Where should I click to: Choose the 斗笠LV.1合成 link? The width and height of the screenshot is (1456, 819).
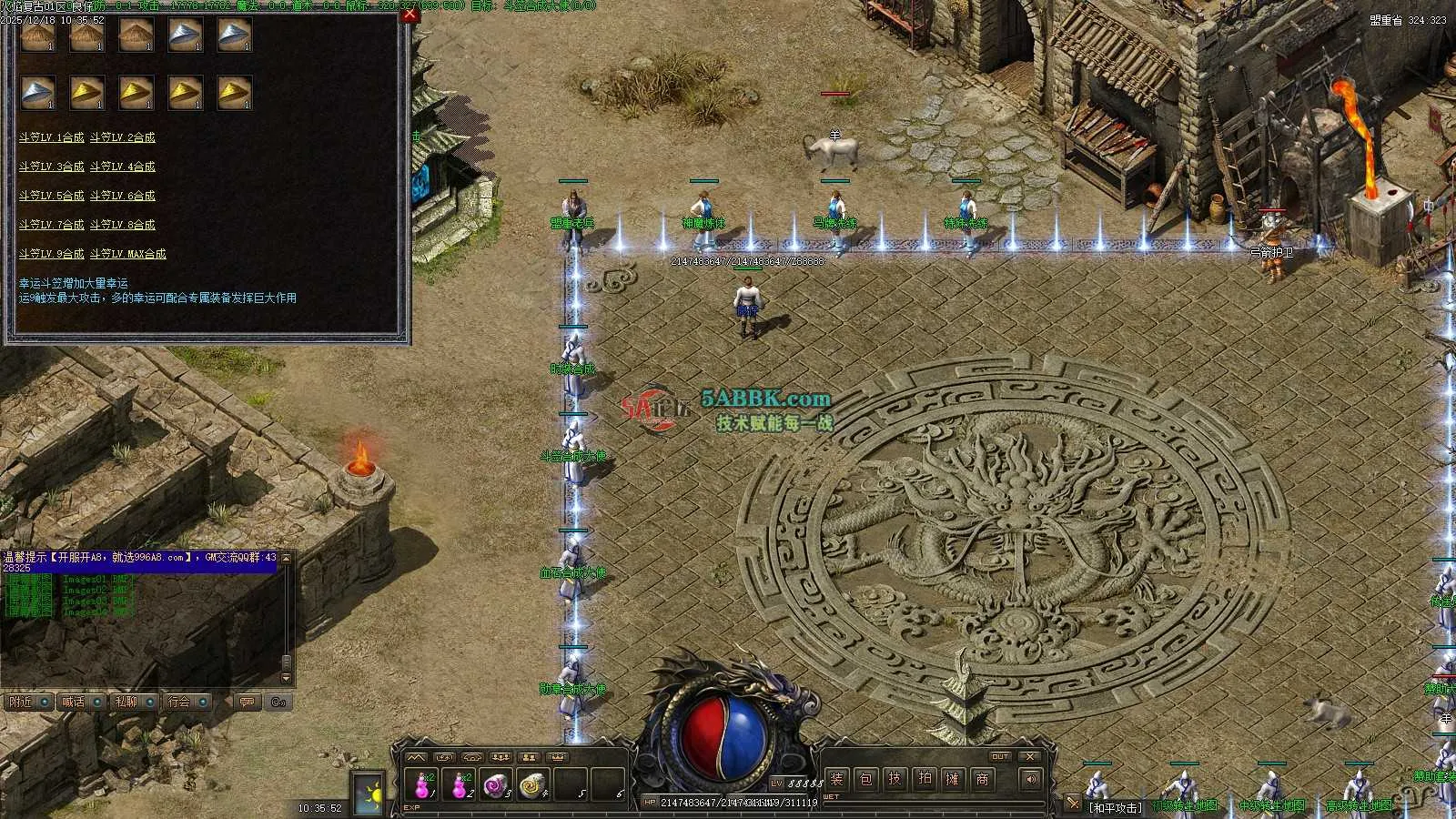pyautogui.click(x=51, y=137)
